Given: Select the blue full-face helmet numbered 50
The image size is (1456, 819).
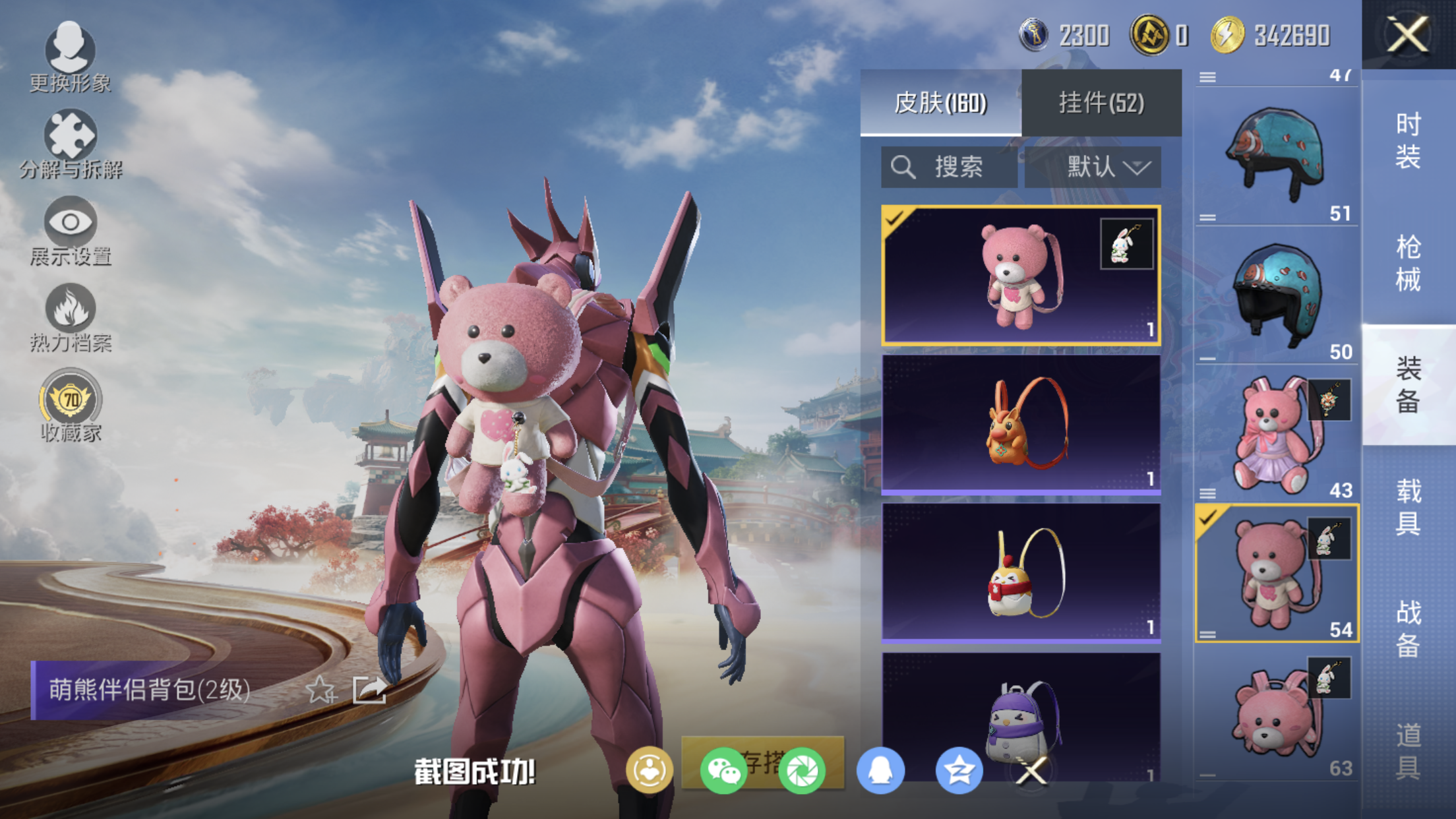Looking at the screenshot, I should pos(1277,294).
